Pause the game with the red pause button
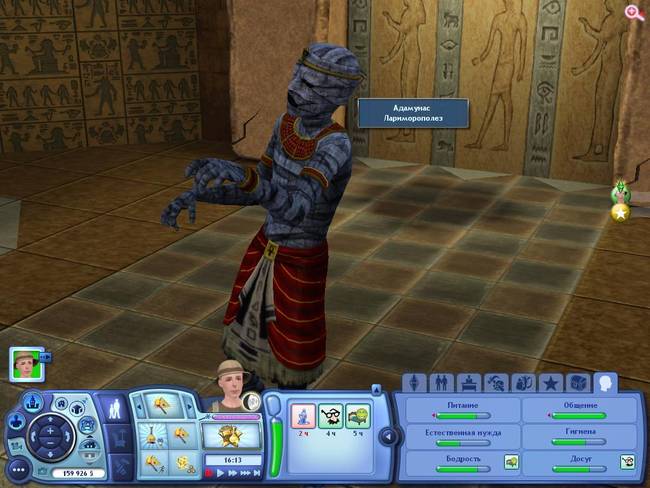This screenshot has width=650, height=488. pyautogui.click(x=210, y=472)
